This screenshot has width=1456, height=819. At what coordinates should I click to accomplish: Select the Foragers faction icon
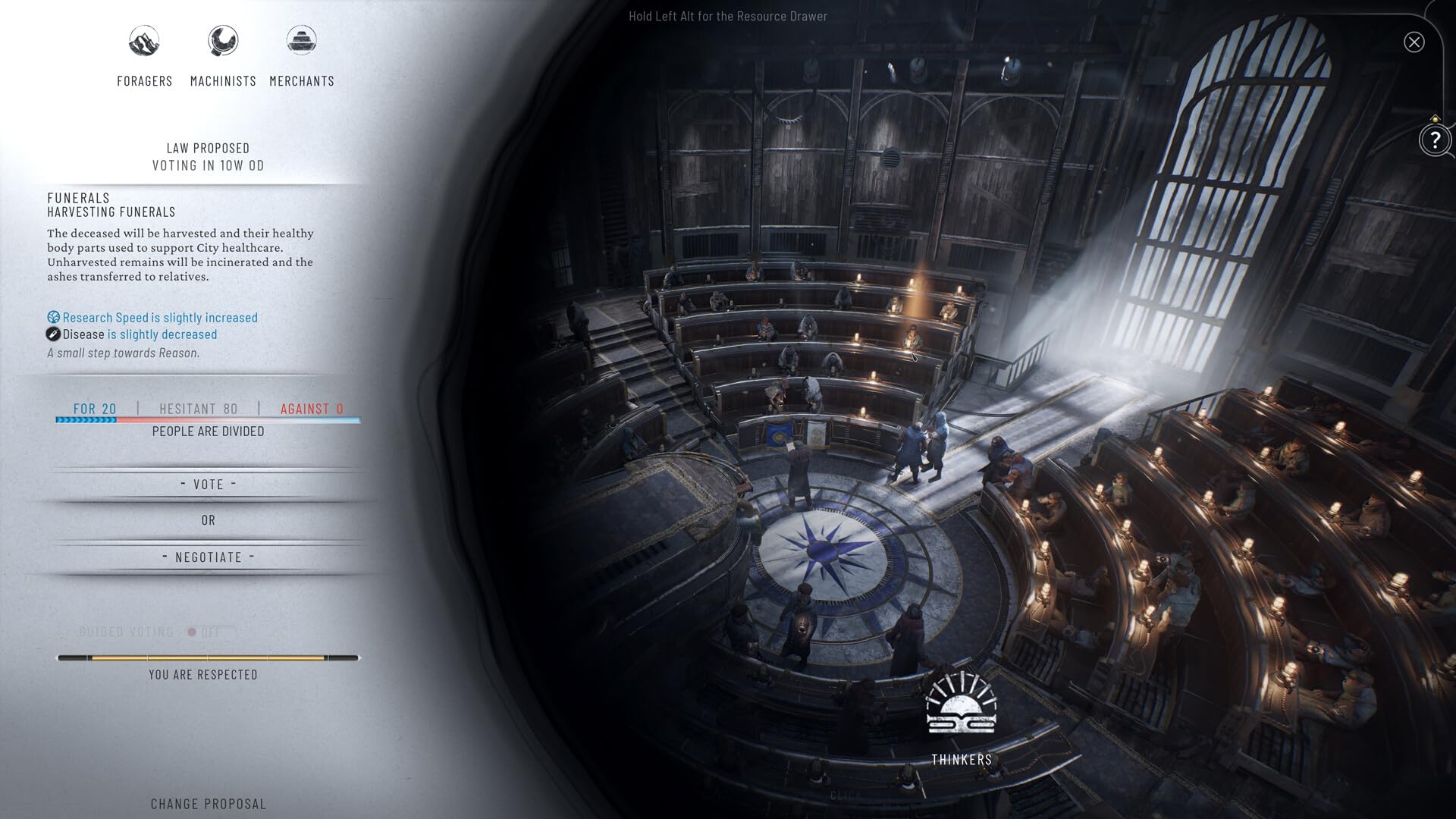tap(144, 42)
